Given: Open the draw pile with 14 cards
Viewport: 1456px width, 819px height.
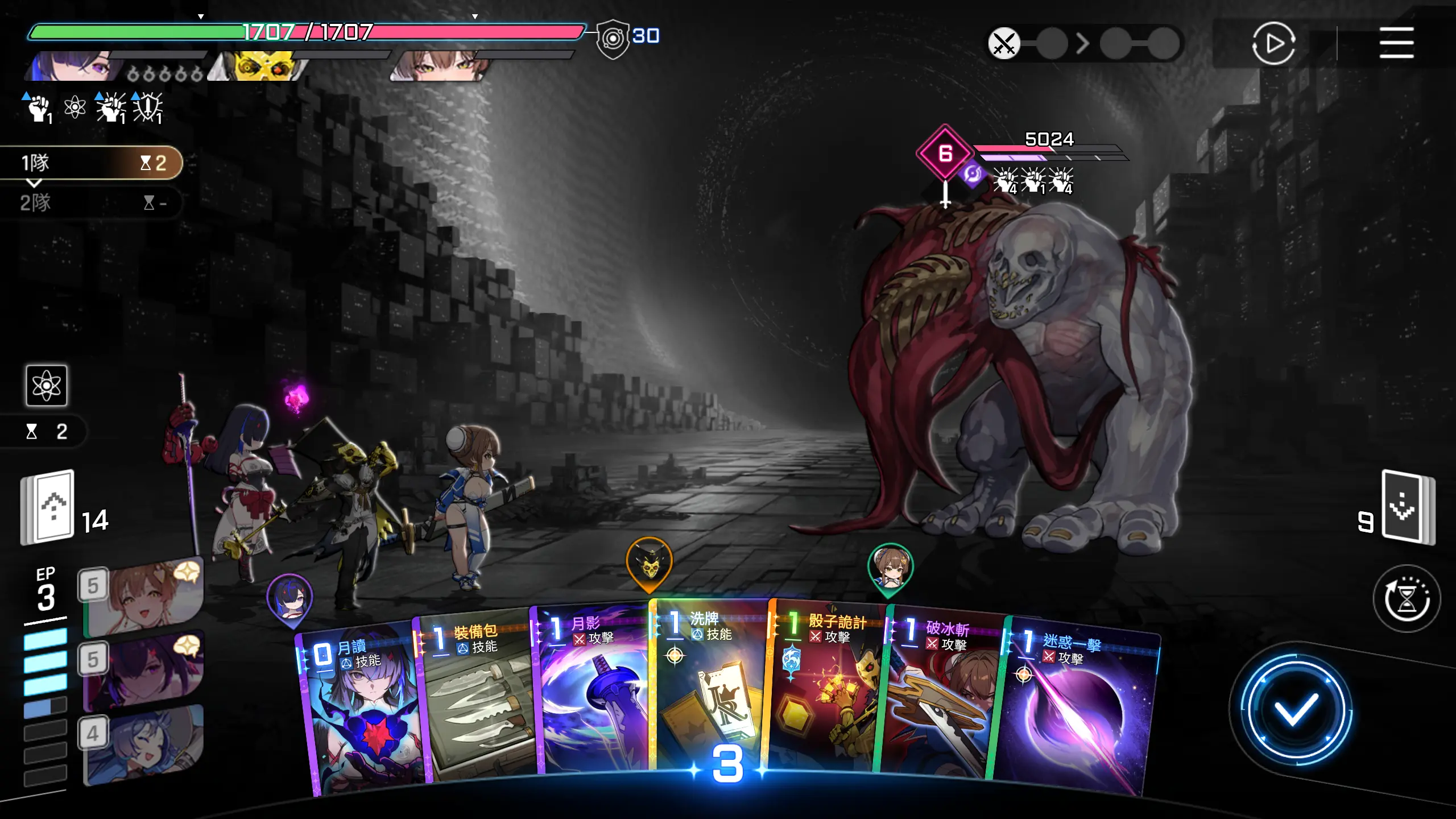Looking at the screenshot, I should click(48, 506).
